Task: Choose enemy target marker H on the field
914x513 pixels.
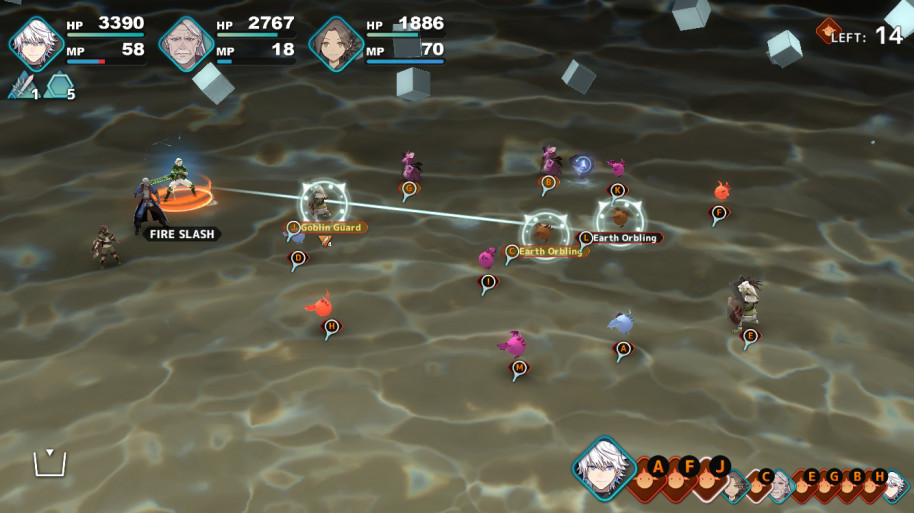Action: pos(332,326)
